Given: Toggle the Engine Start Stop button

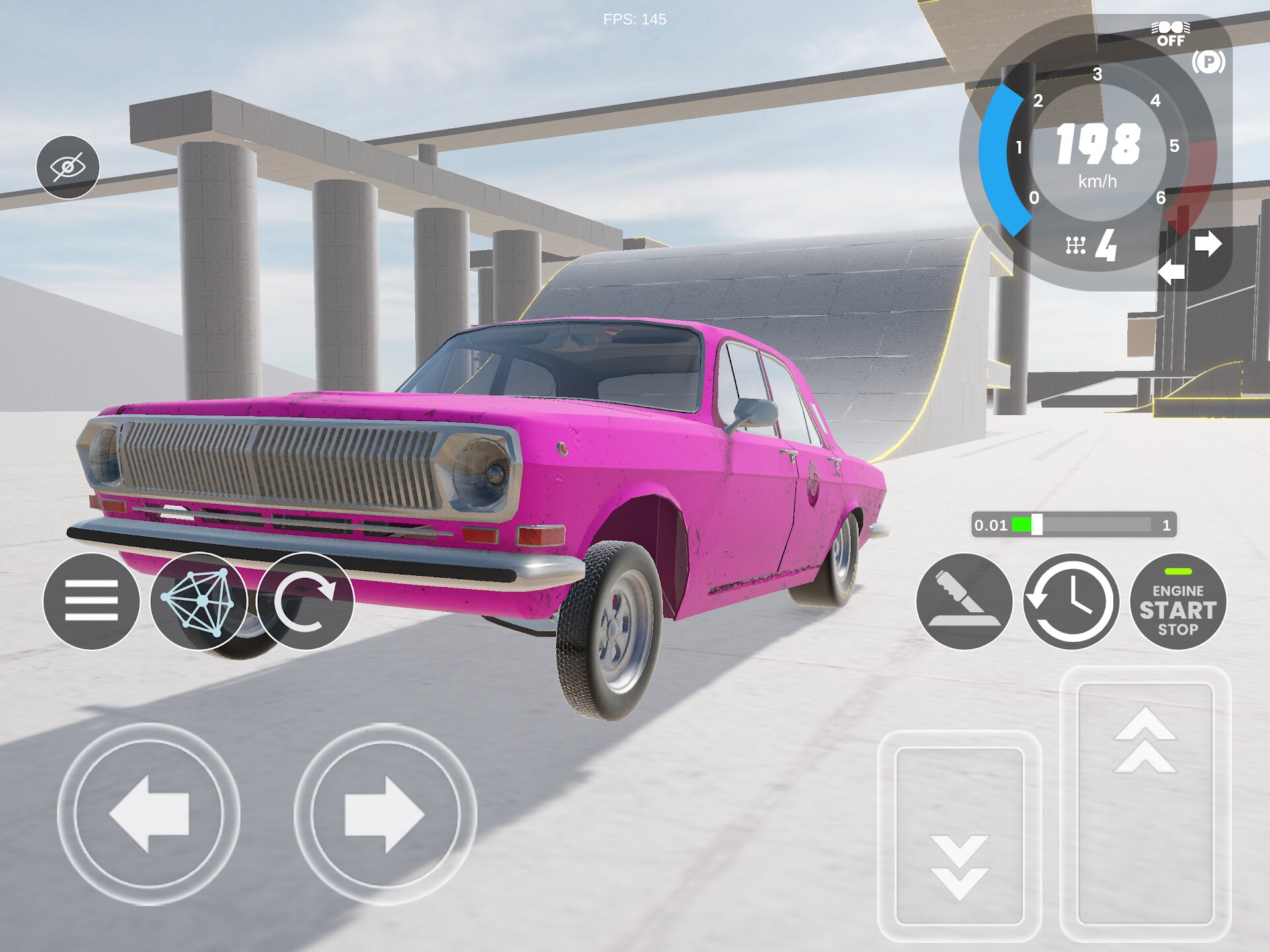Looking at the screenshot, I should coord(1177,602).
